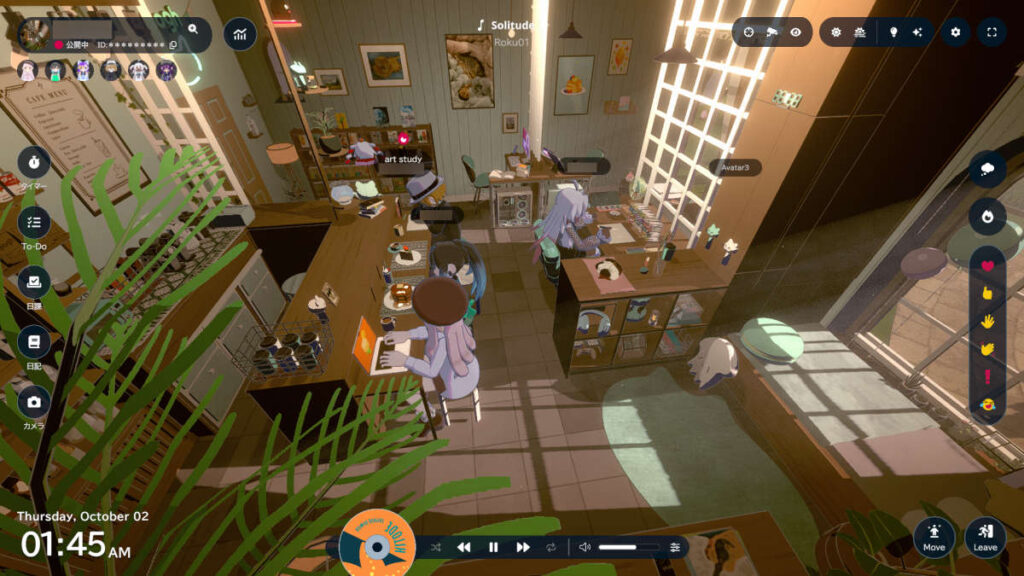Mute the music speaker icon
Viewport: 1024px width, 576px height.
pos(585,547)
